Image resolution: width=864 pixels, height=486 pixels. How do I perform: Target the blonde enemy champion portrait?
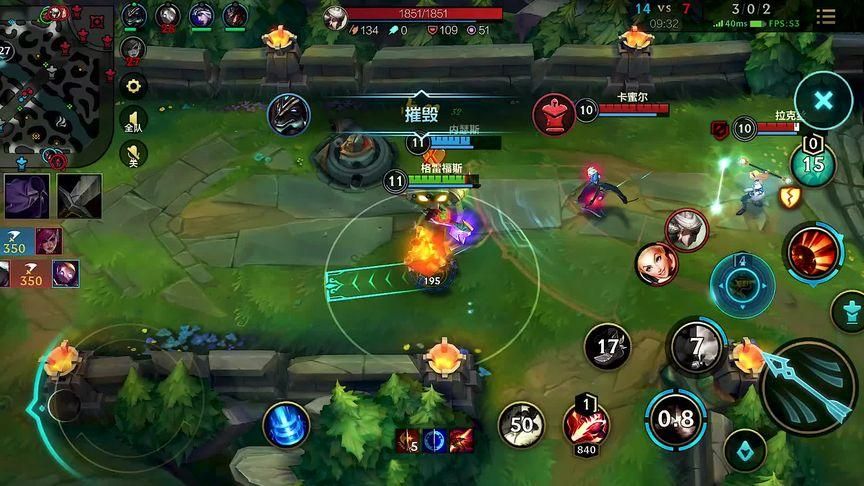click(x=656, y=263)
